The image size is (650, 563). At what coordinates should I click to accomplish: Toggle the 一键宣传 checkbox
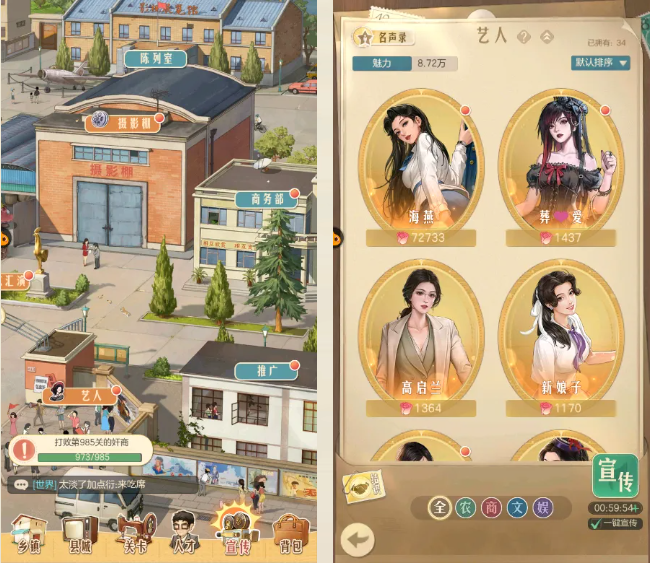click(x=596, y=523)
